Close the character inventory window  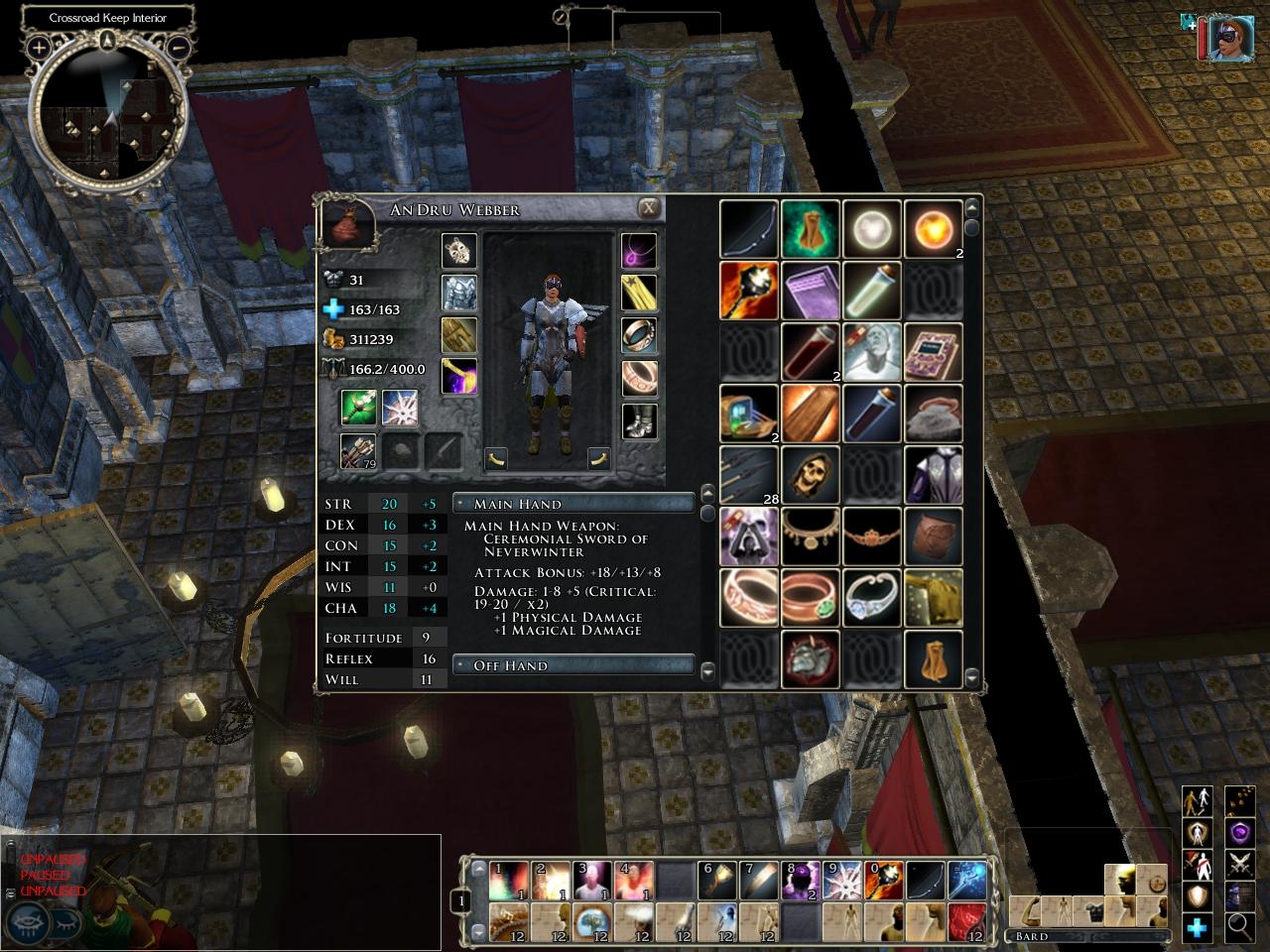point(648,208)
